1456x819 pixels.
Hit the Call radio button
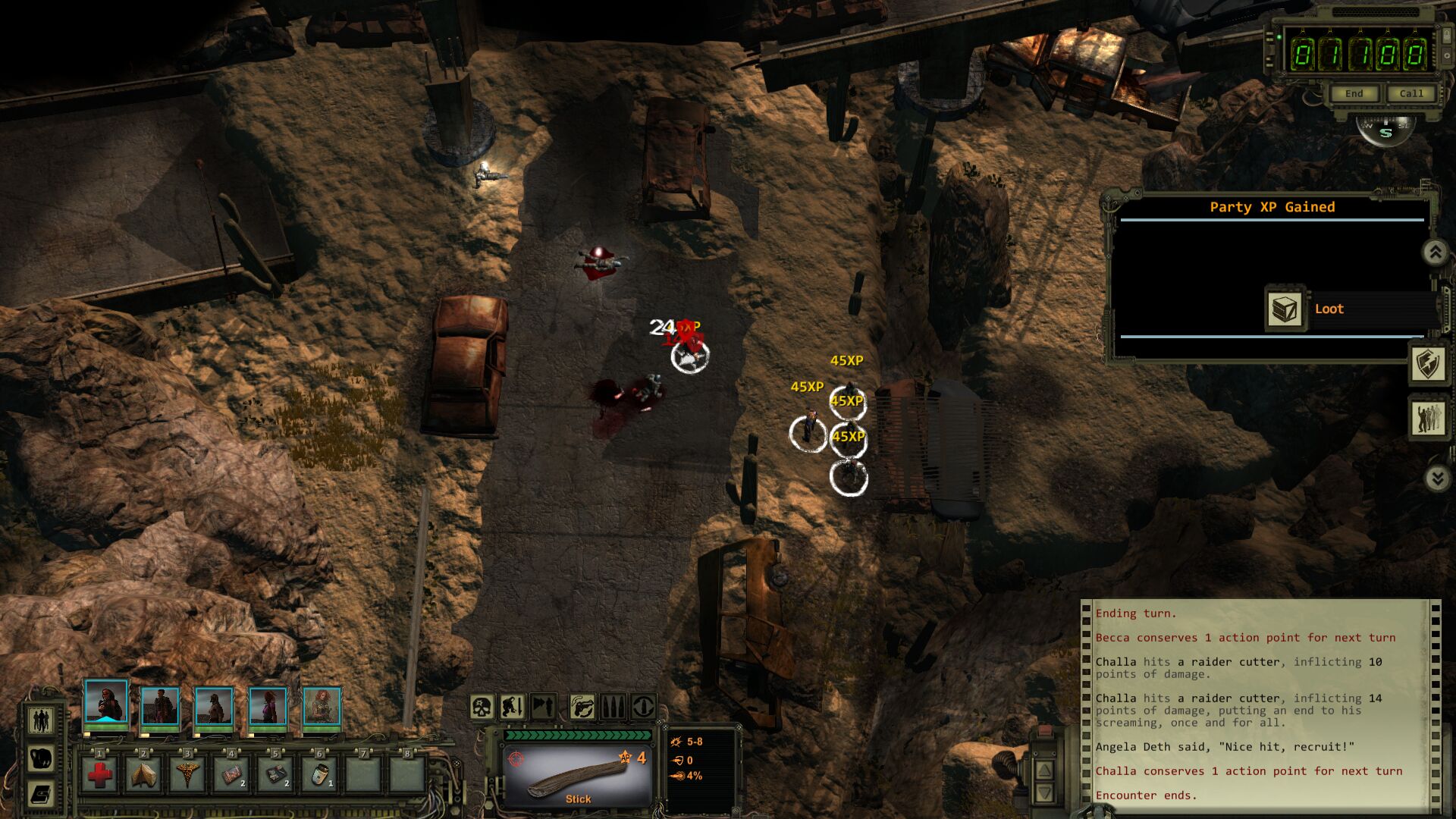tap(1410, 93)
